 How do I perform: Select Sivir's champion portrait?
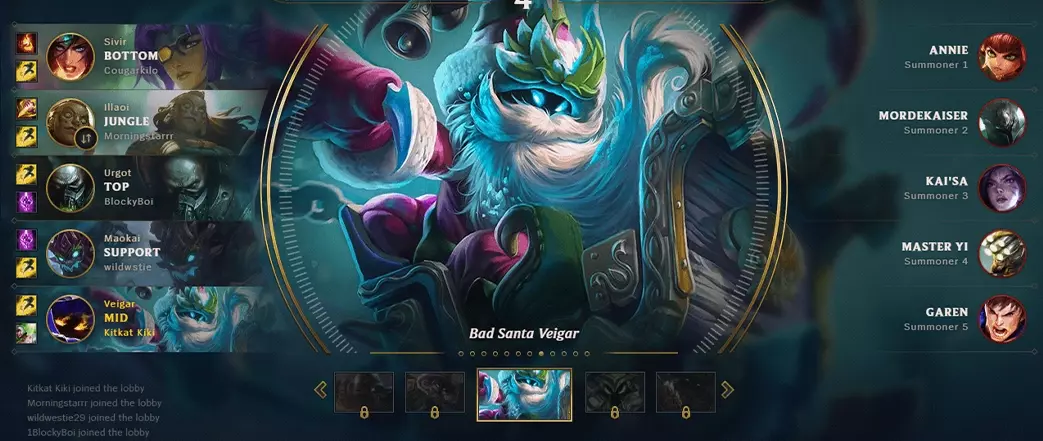coord(70,56)
